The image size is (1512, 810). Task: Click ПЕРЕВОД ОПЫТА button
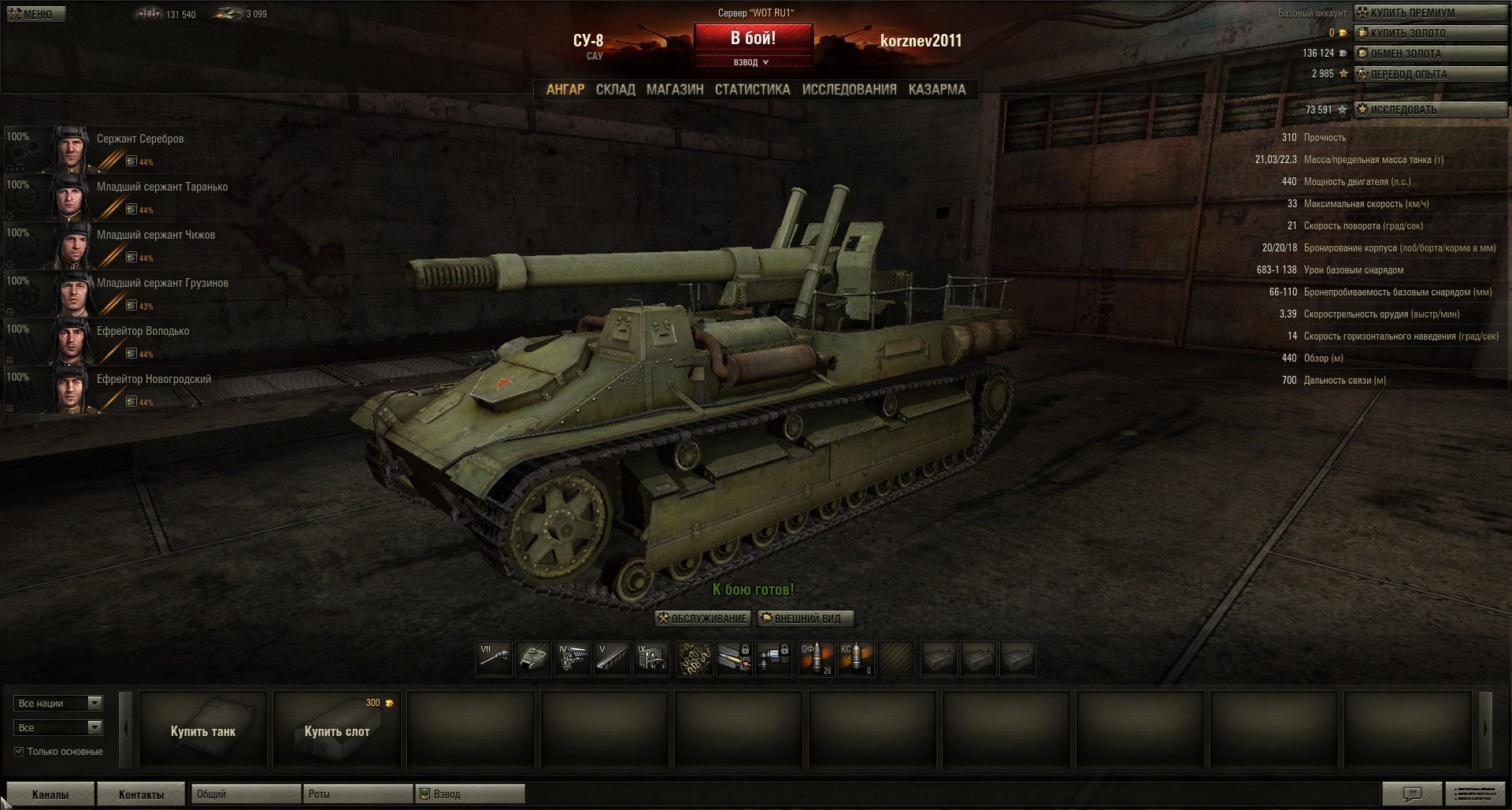[1429, 74]
